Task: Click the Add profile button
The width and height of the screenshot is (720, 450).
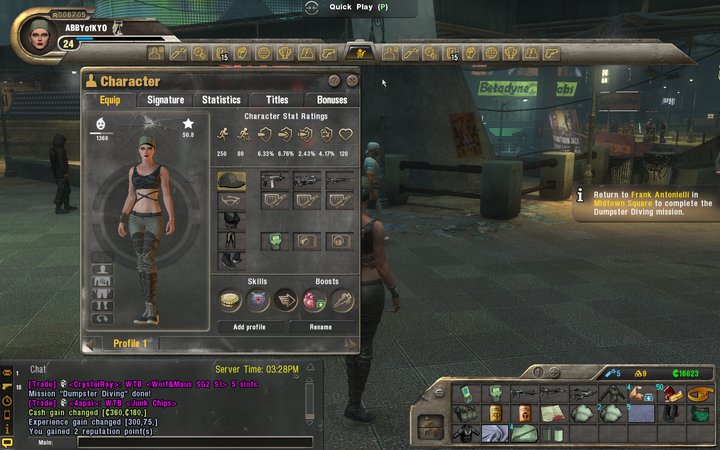Action: tap(249, 327)
